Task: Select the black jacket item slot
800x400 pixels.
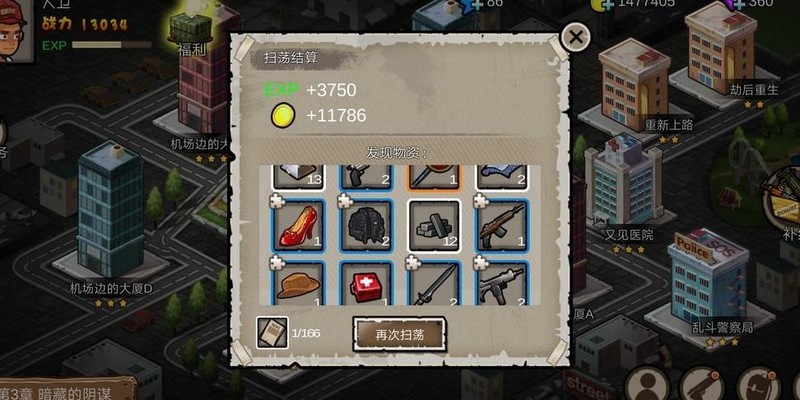Action: (x=366, y=225)
